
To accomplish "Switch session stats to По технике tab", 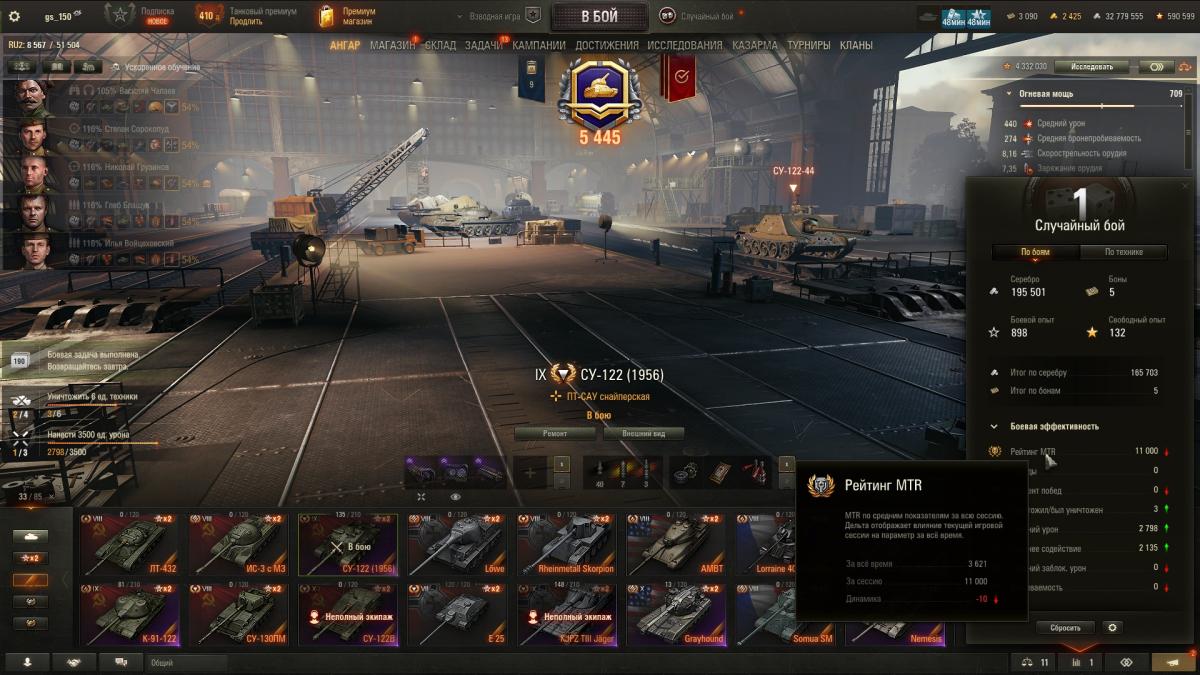I will [x=1122, y=252].
